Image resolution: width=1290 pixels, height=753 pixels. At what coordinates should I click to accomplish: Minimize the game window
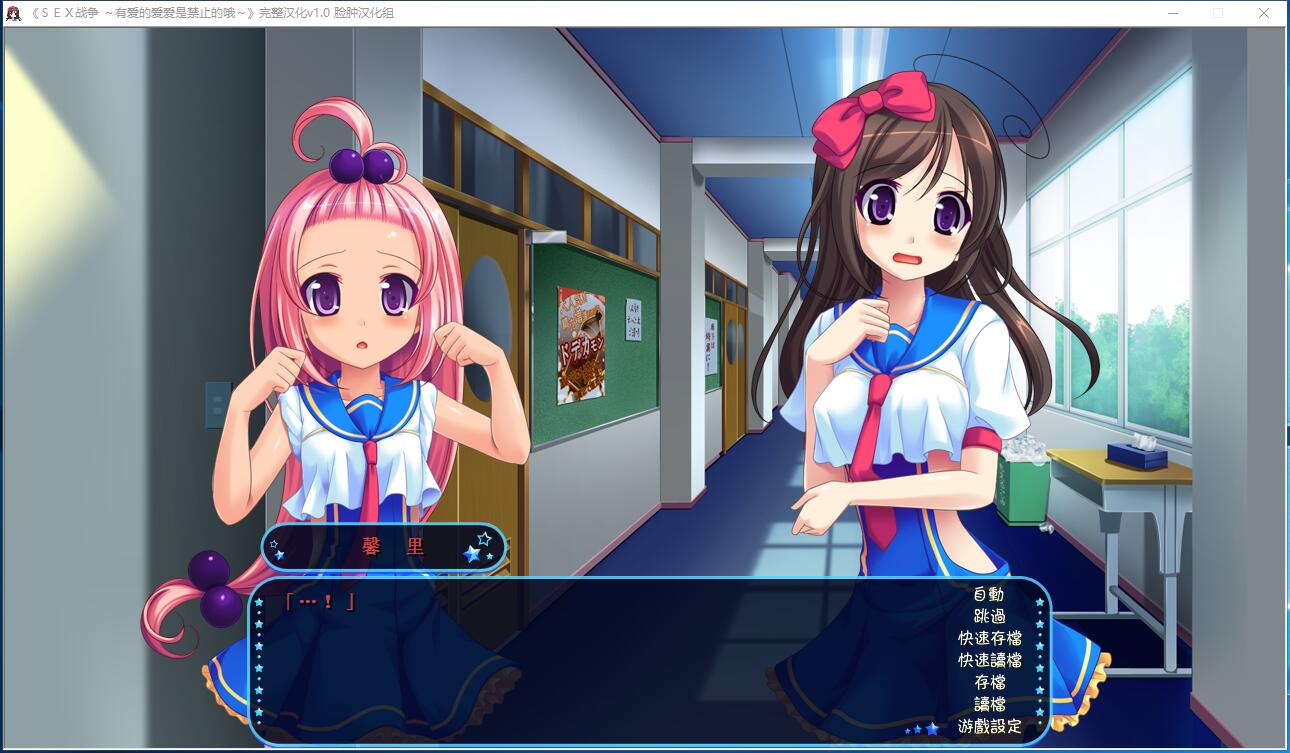tap(1172, 13)
